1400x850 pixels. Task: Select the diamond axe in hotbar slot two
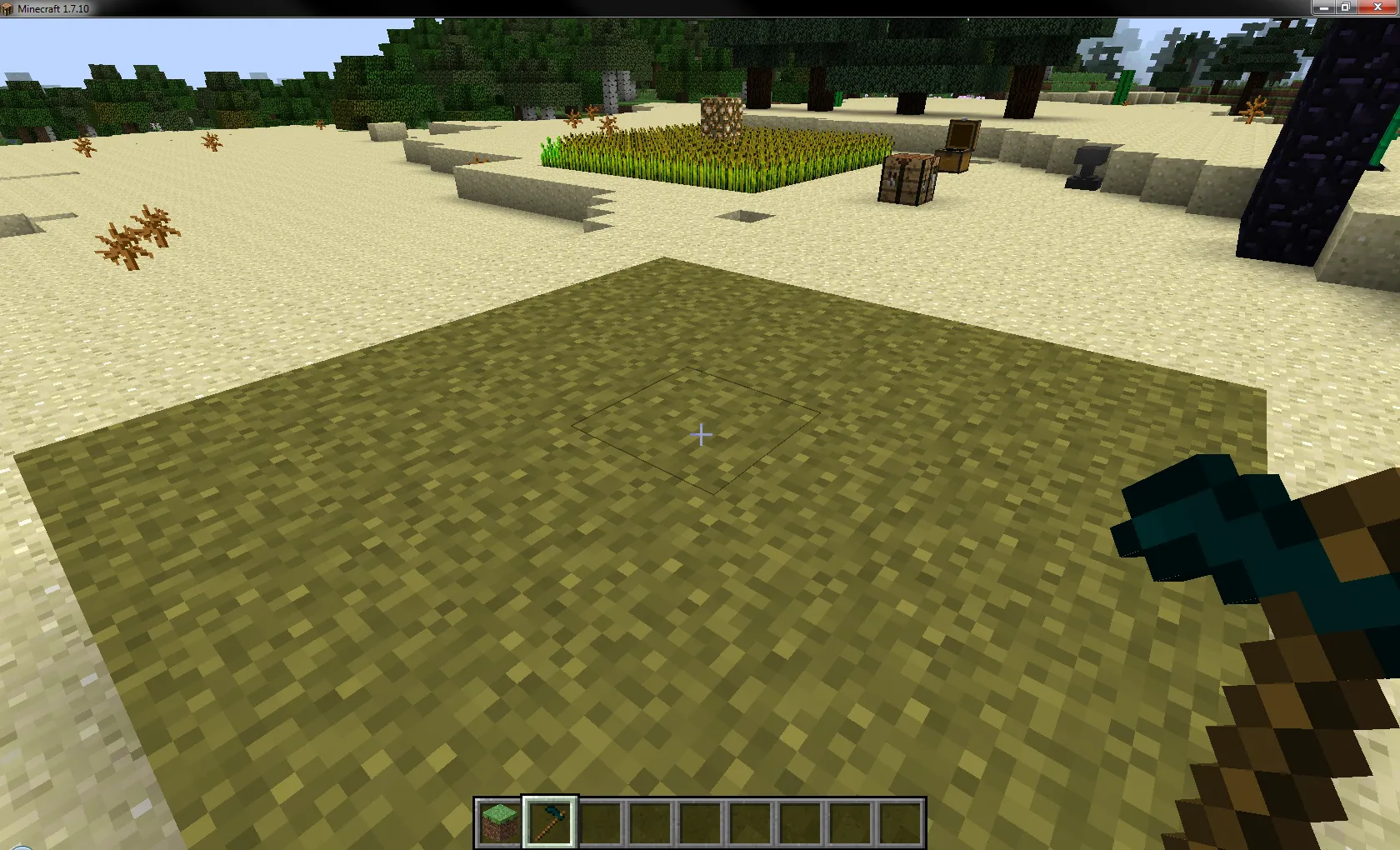pyautogui.click(x=550, y=821)
